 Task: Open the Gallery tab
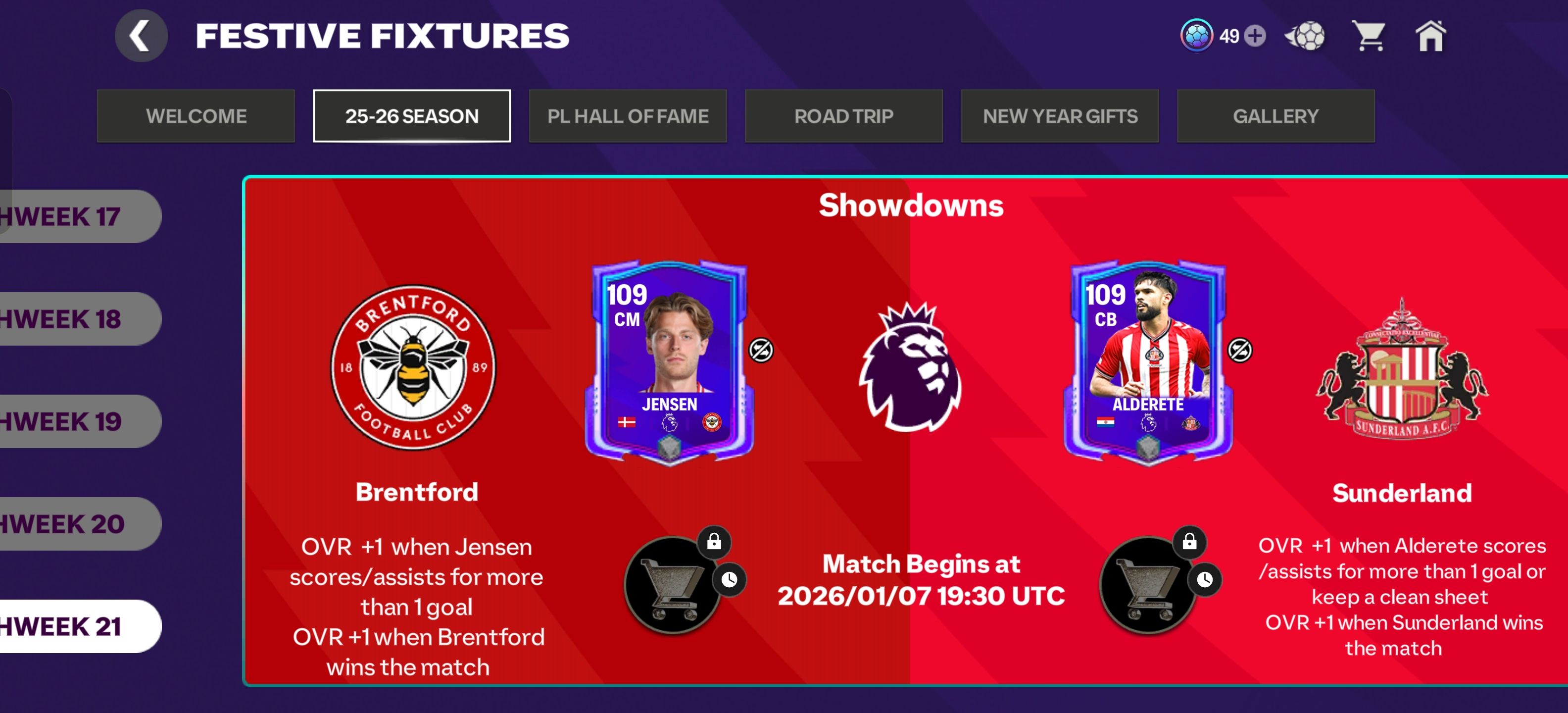pyautogui.click(x=1275, y=116)
